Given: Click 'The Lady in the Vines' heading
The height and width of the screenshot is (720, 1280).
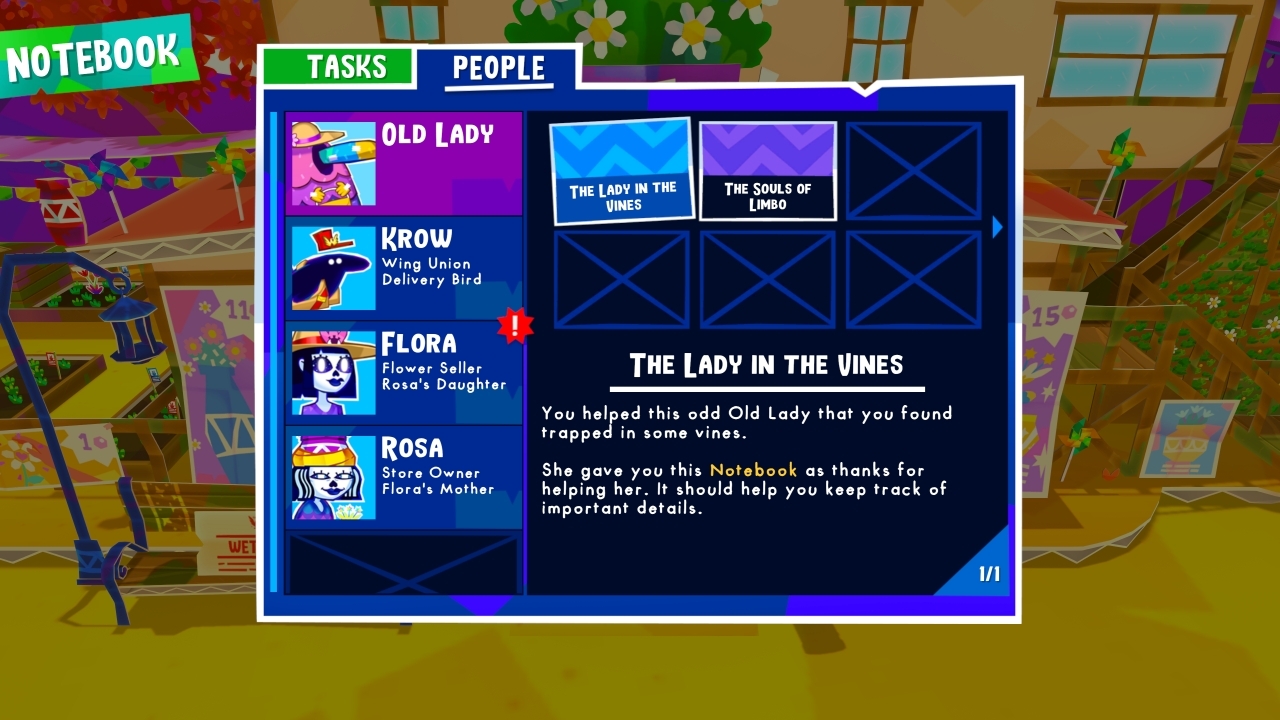Looking at the screenshot, I should pyautogui.click(x=767, y=365).
